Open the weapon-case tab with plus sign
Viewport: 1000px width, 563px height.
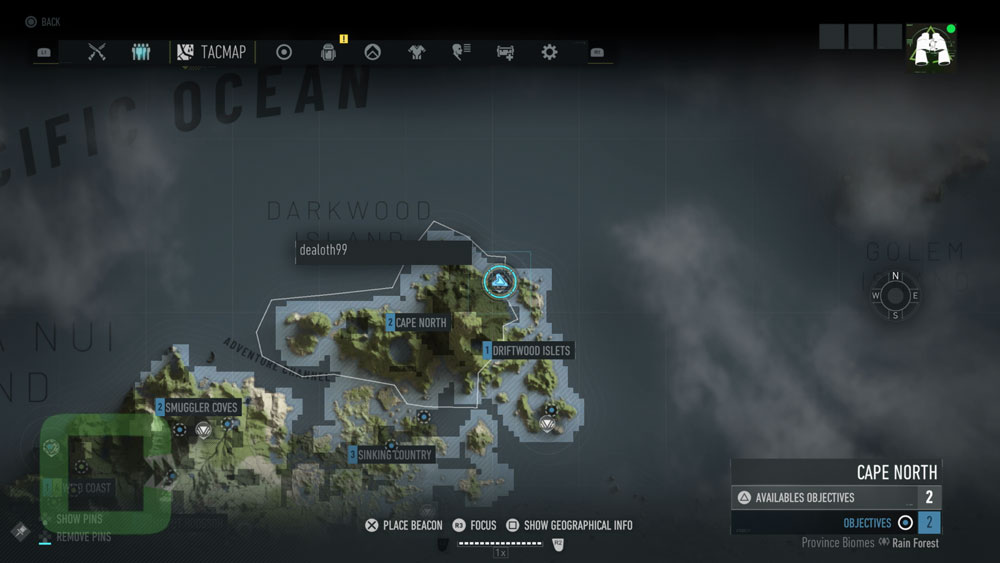click(505, 52)
